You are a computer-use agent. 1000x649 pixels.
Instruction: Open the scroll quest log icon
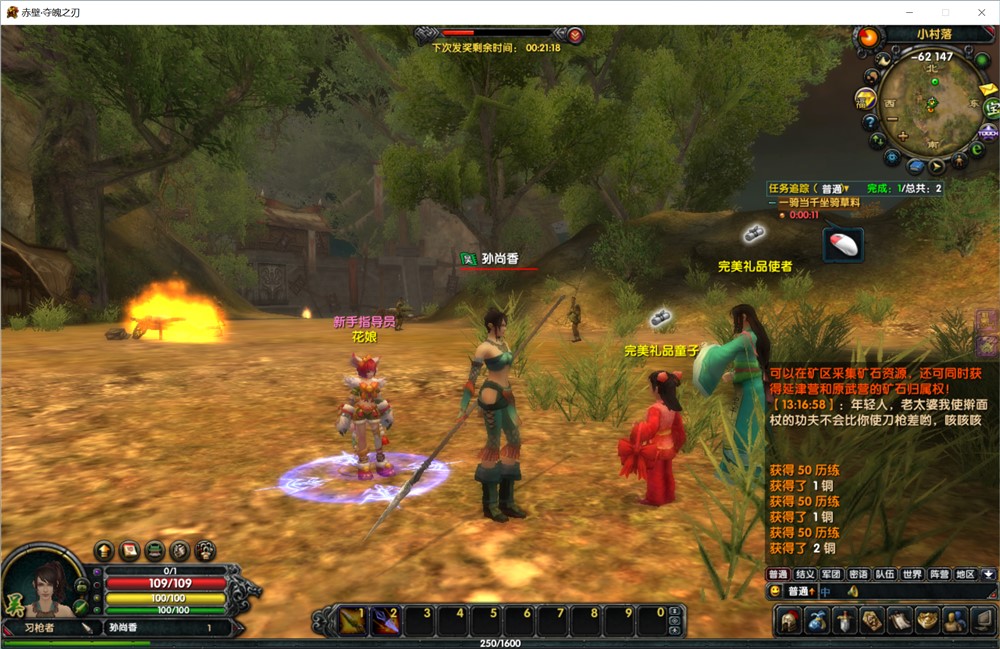[x=900, y=620]
